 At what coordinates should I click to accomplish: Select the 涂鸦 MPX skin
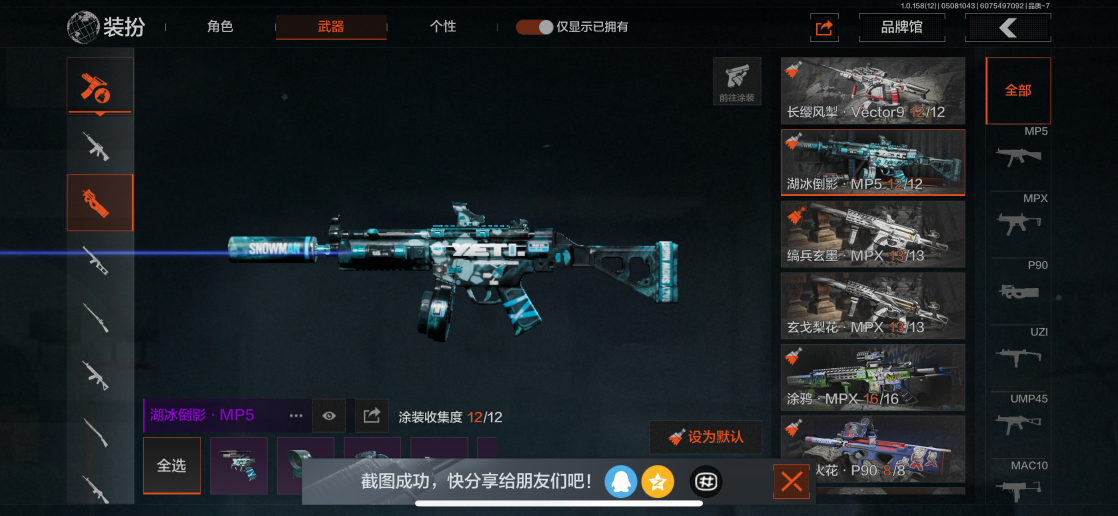point(872,377)
